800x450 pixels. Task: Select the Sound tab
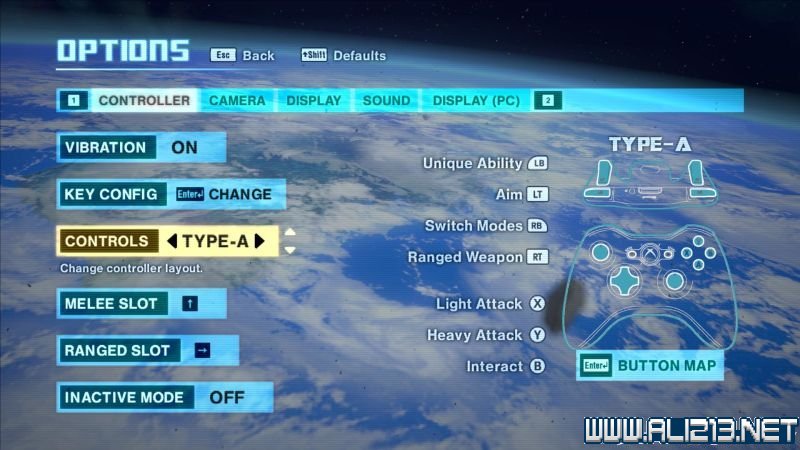coord(386,100)
